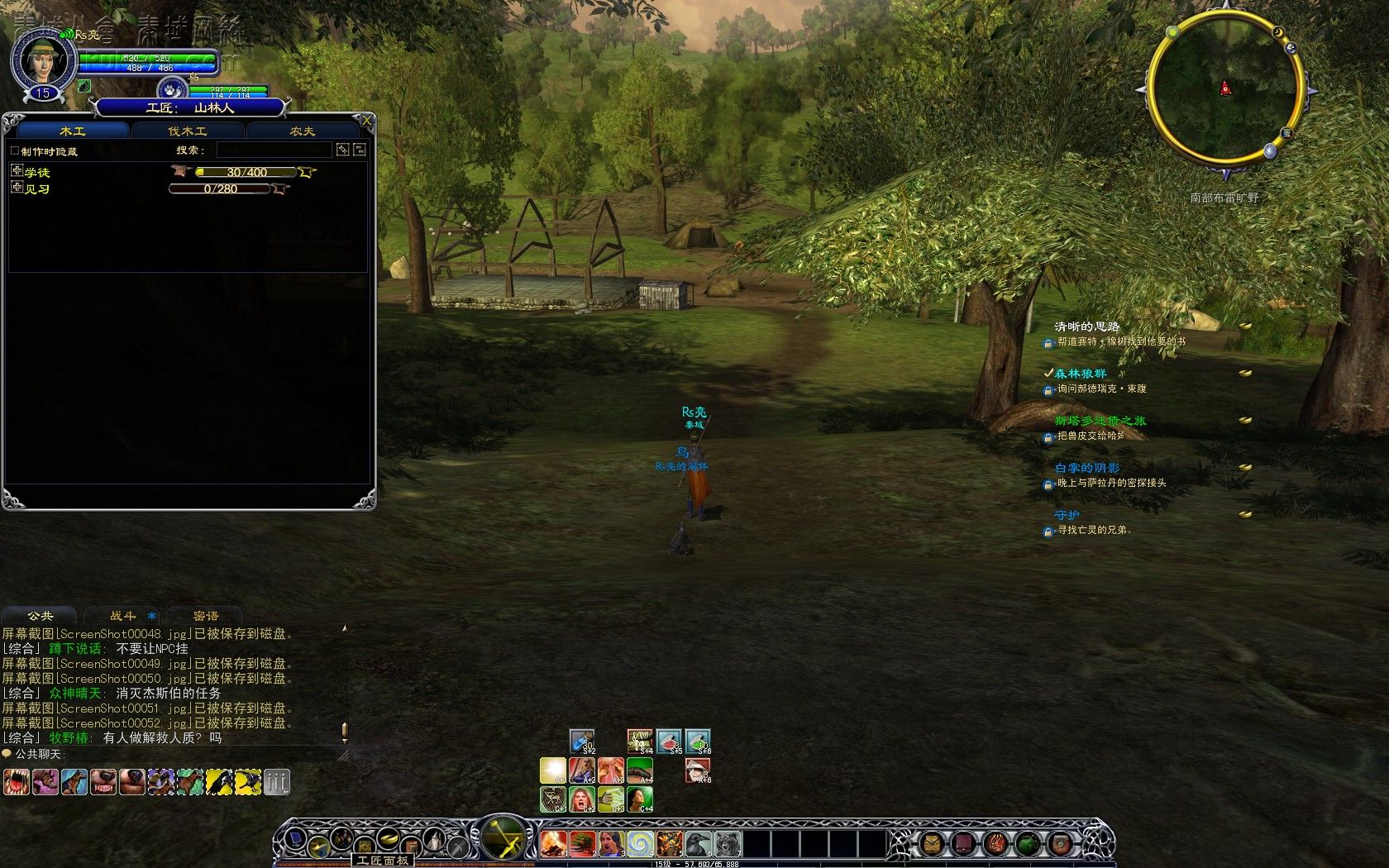Open the 密语 chat tab
This screenshot has width=1389, height=868.
tap(205, 616)
